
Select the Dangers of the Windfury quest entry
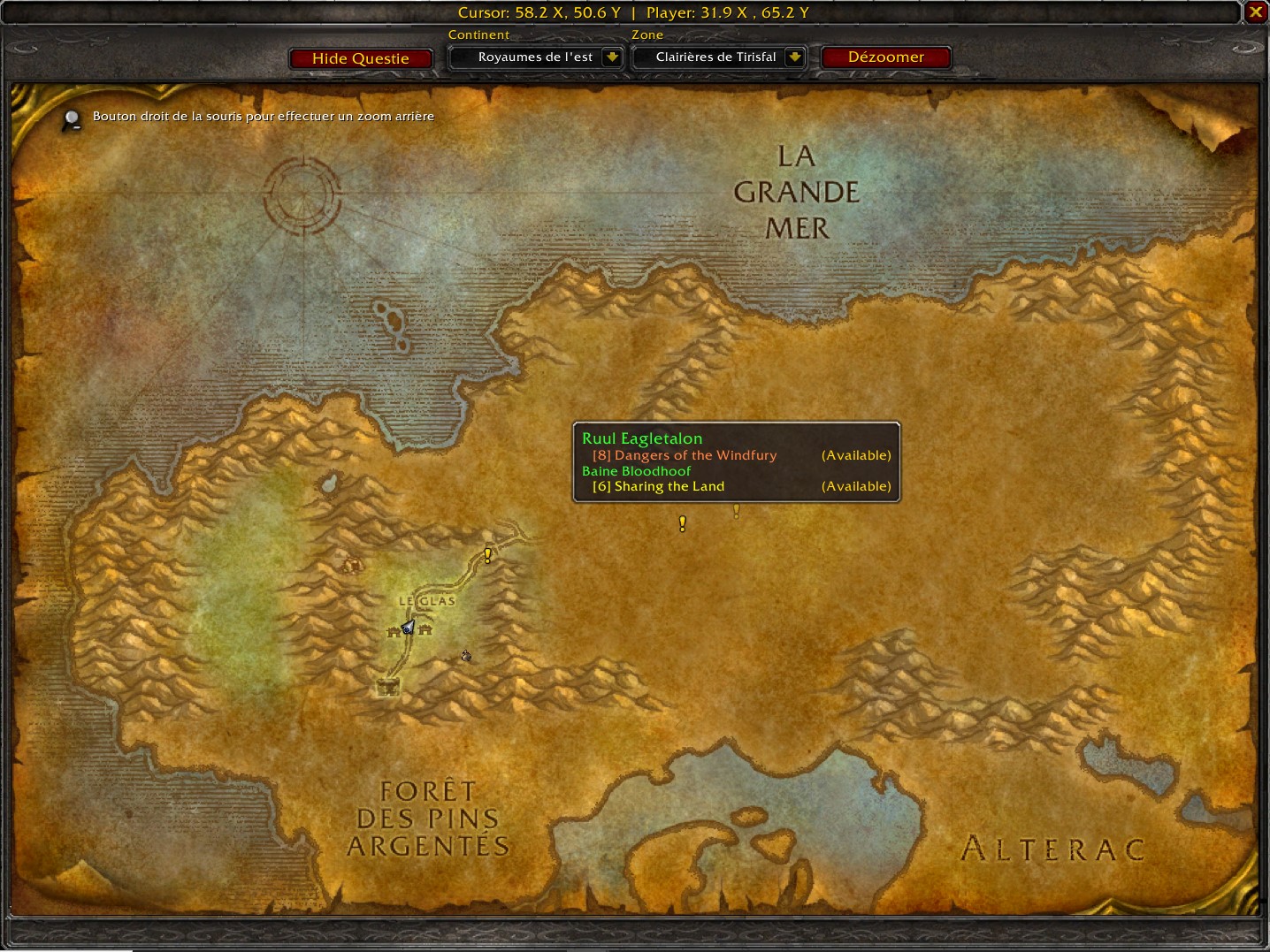684,454
